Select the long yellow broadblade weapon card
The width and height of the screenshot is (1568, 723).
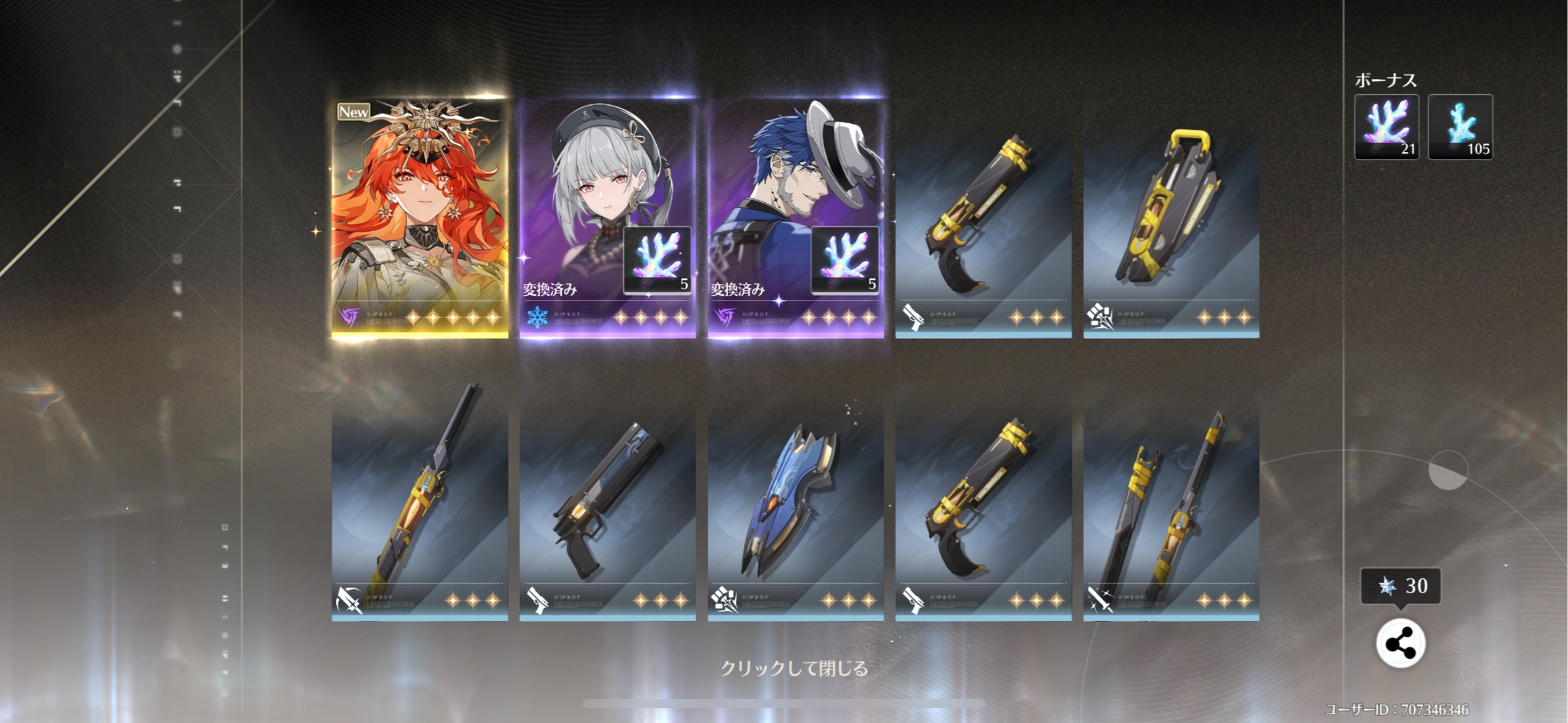point(420,502)
